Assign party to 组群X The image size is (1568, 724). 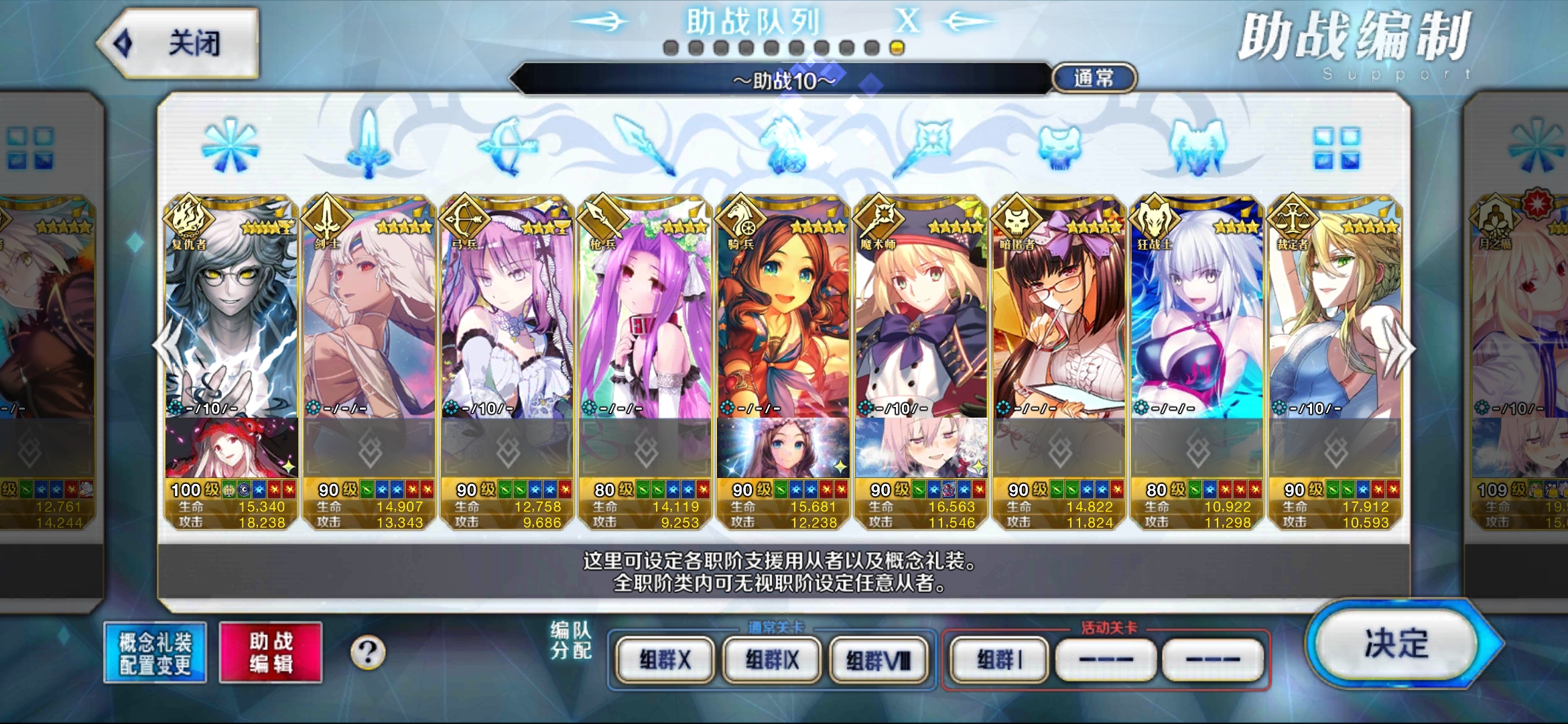(664, 660)
